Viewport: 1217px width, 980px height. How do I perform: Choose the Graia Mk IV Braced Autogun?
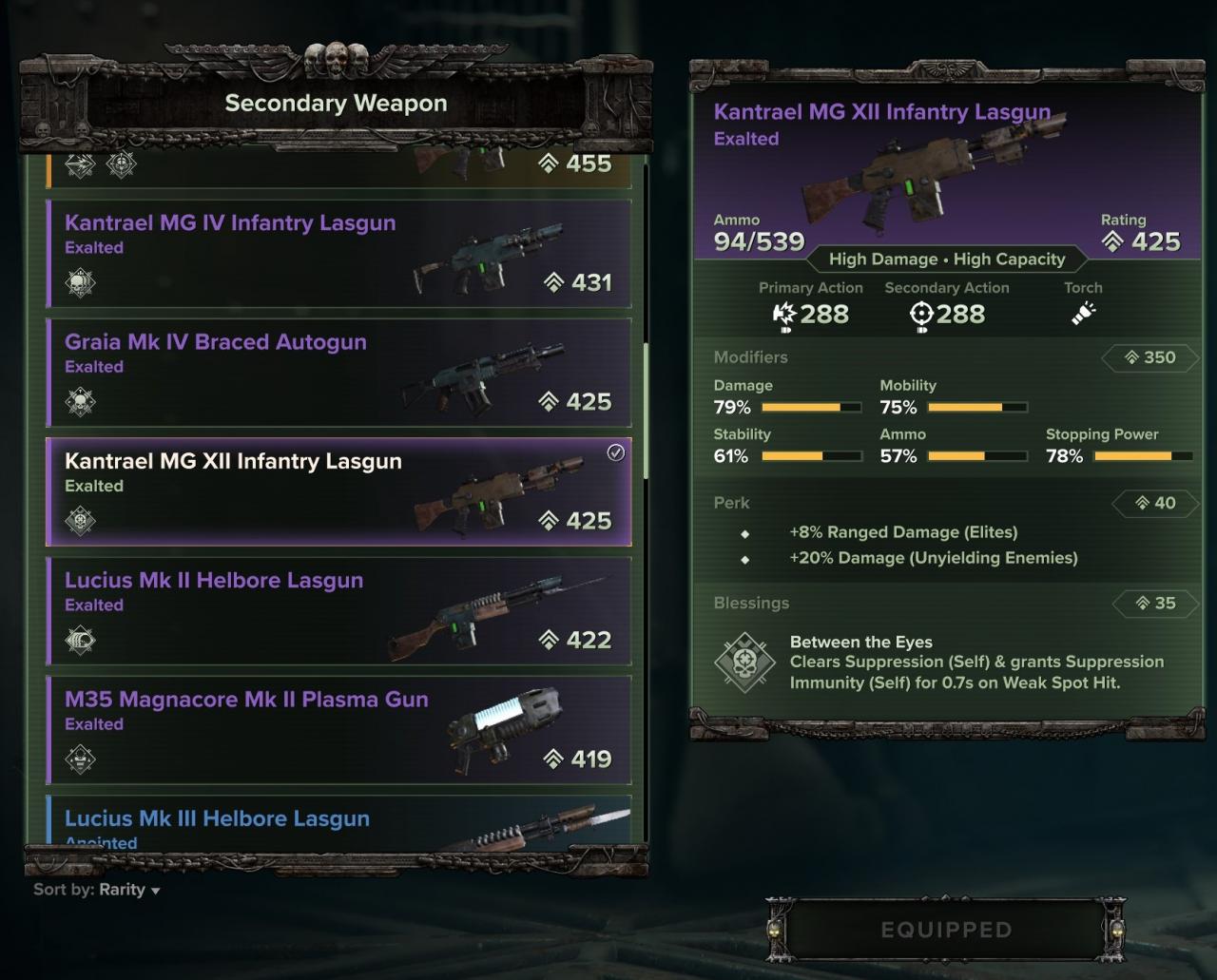pos(338,372)
